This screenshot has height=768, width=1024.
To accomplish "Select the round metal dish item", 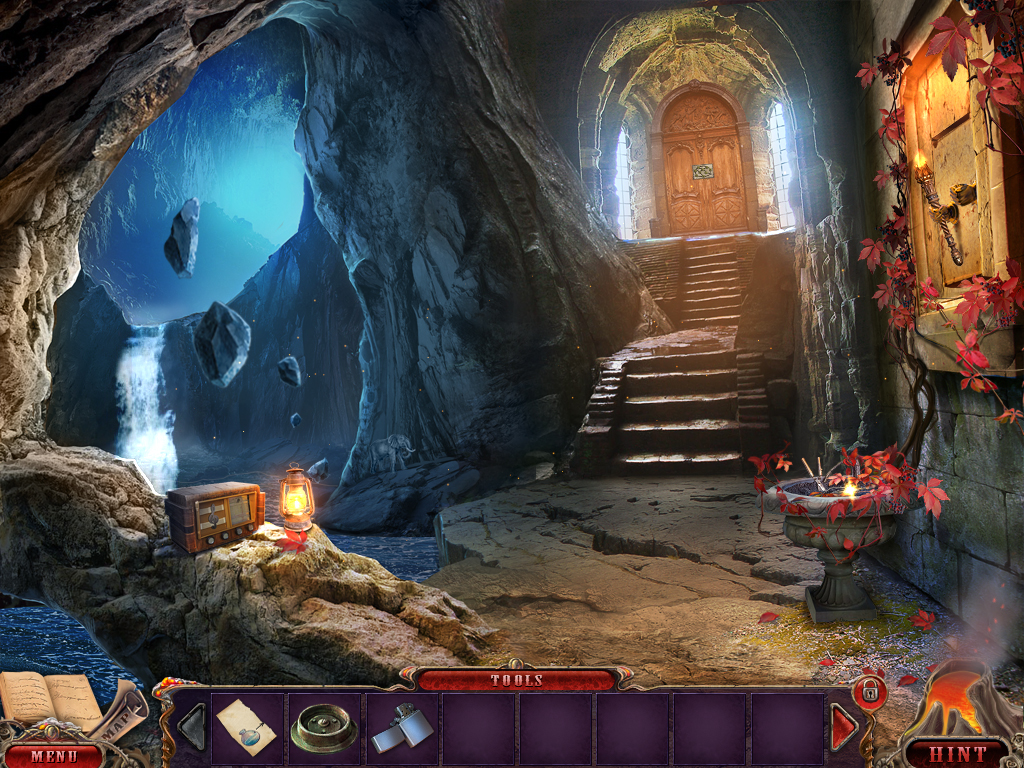I will 323,729.
